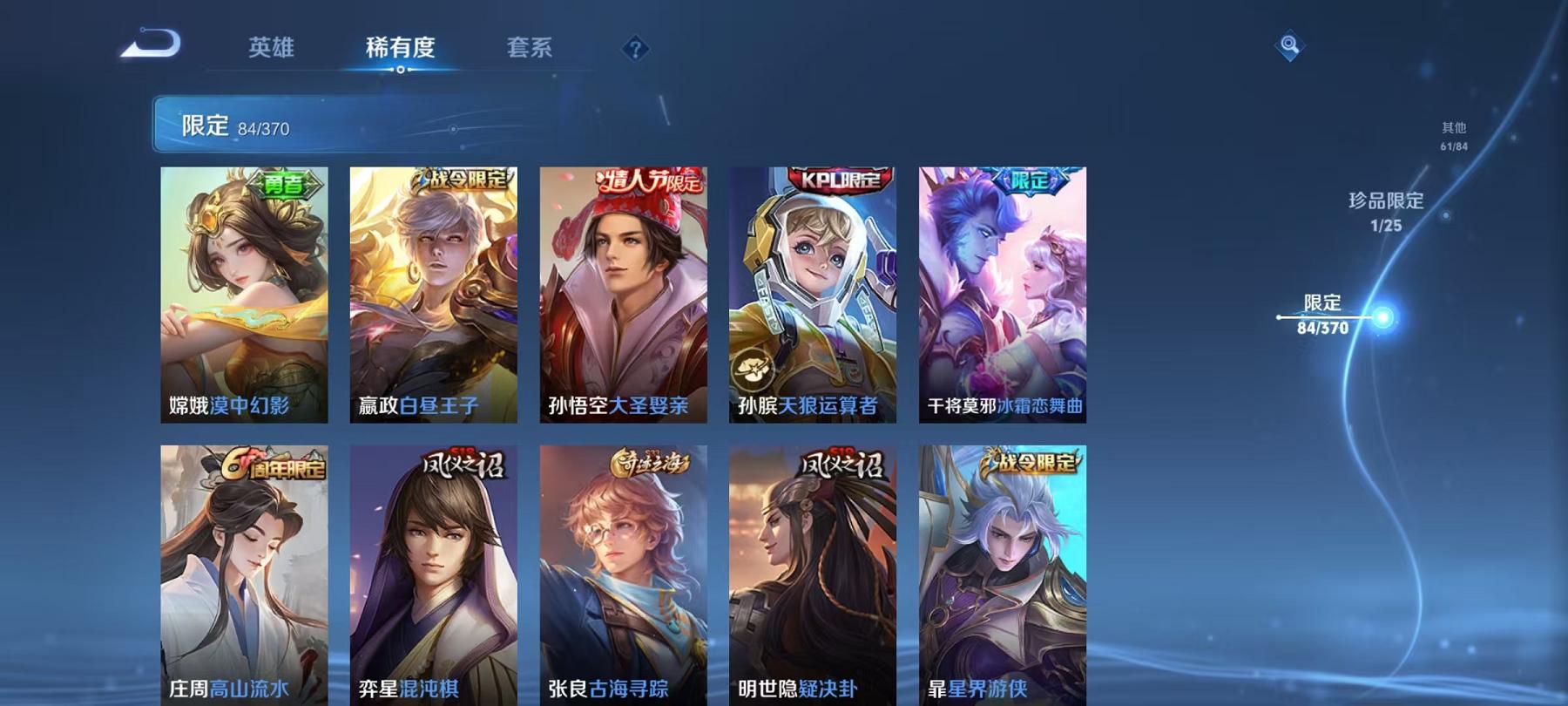This screenshot has height=706, width=1568.
Task: Jump to 珍品限定 node on right timeline
Action: point(1384,210)
